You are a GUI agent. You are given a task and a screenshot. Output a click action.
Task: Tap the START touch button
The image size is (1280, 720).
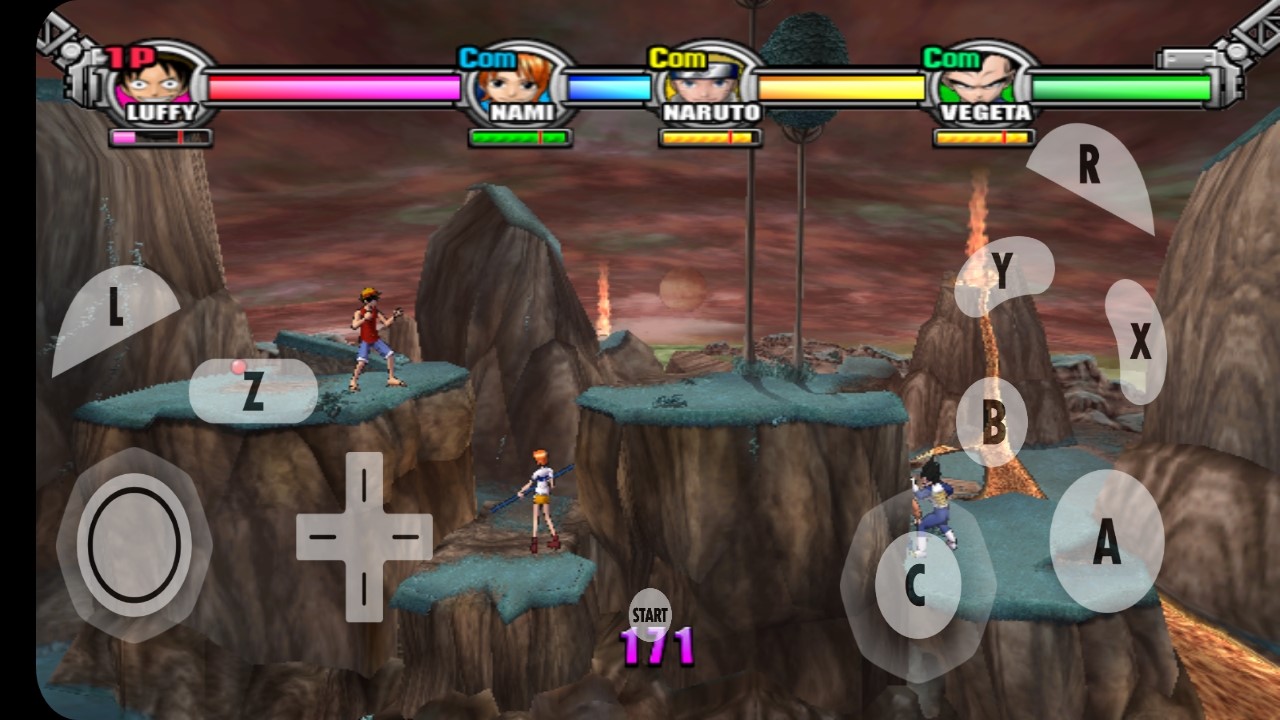click(x=650, y=612)
